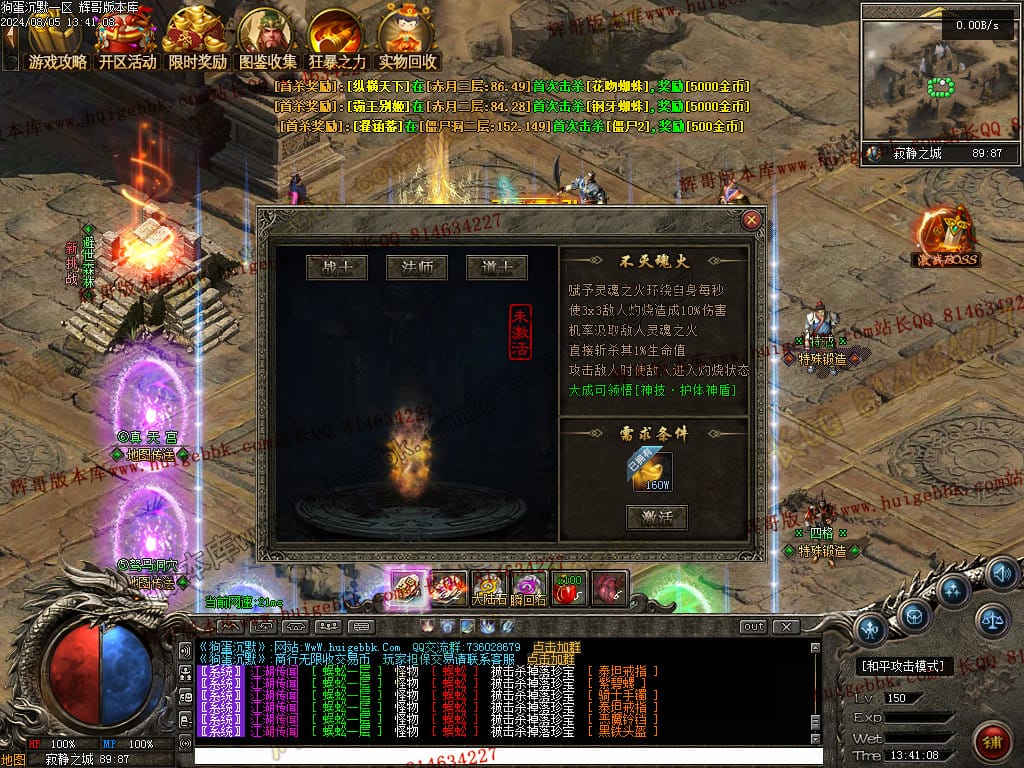
Task: Open the bag with the chest icon
Action: (x=915, y=617)
